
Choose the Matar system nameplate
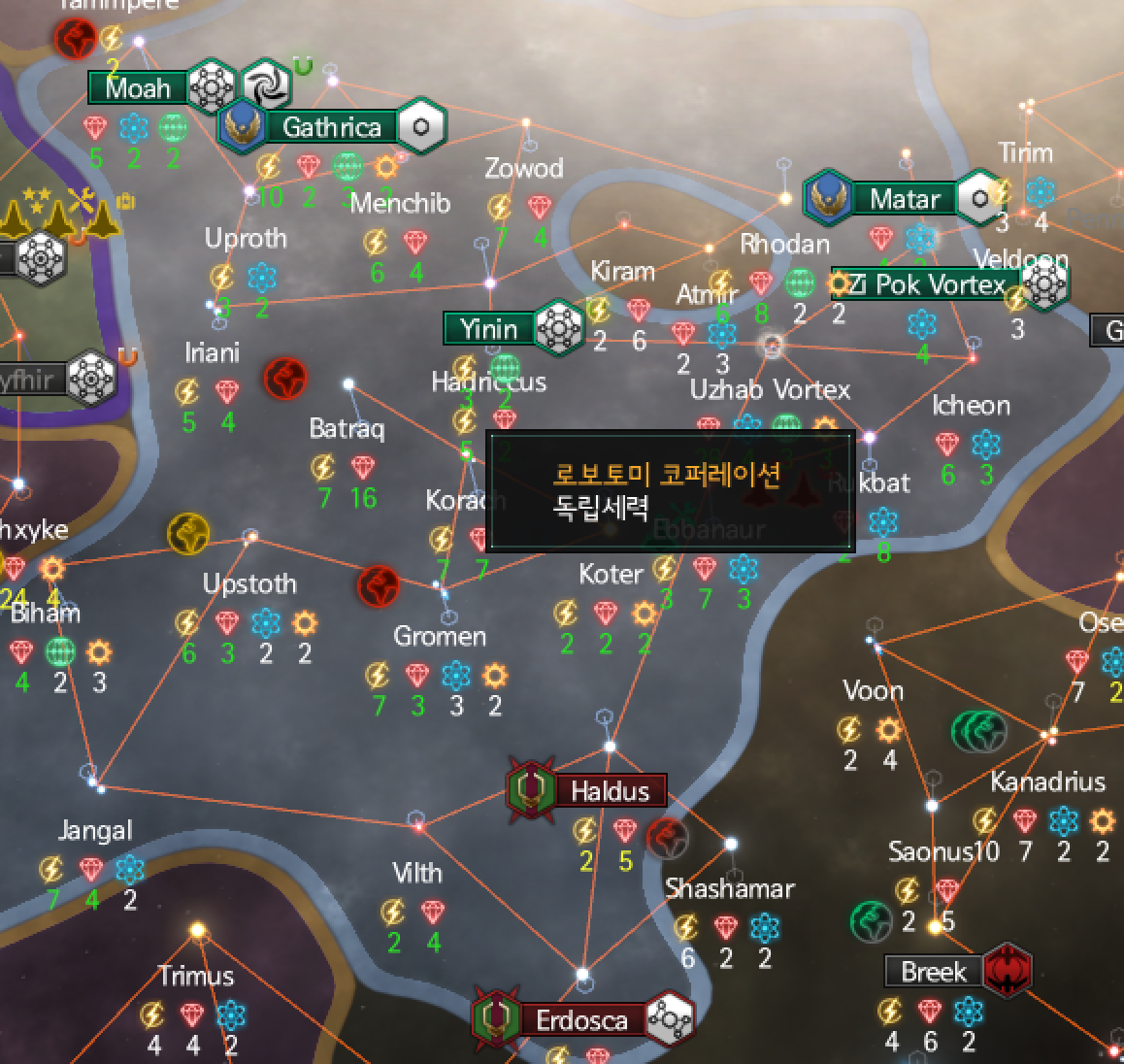904,199
